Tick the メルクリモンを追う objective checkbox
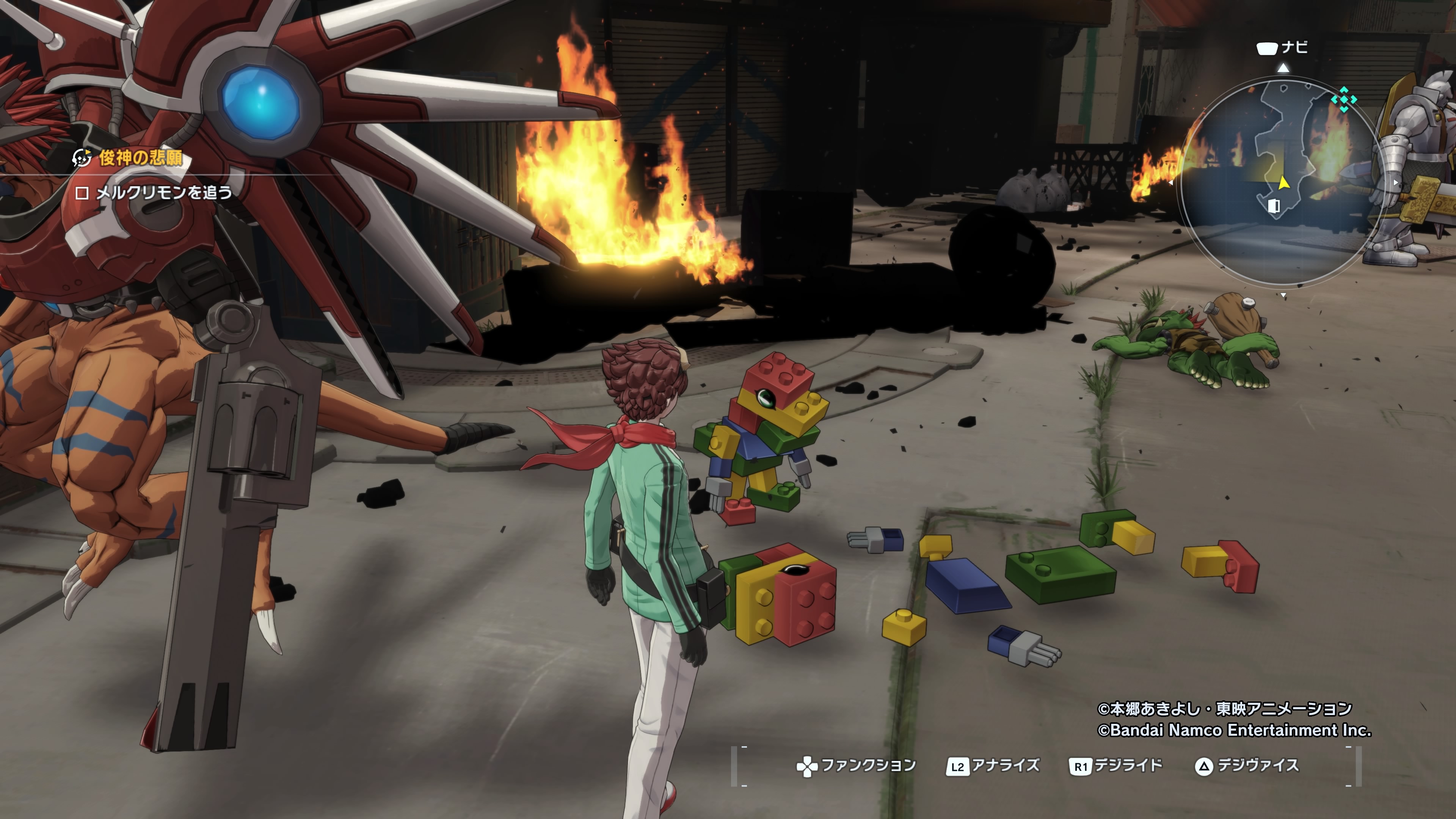Image resolution: width=1456 pixels, height=819 pixels. pyautogui.click(x=82, y=193)
